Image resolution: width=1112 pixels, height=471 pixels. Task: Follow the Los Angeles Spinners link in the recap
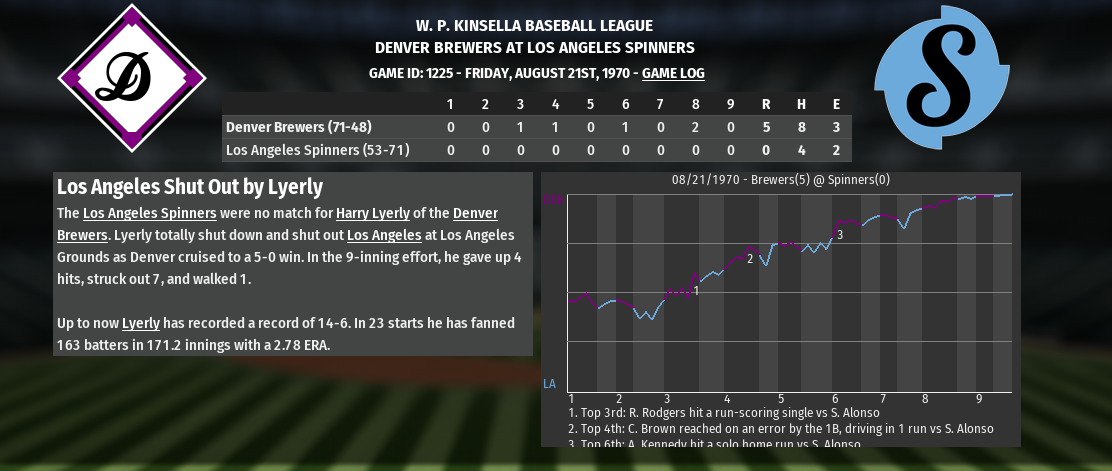[x=149, y=213]
